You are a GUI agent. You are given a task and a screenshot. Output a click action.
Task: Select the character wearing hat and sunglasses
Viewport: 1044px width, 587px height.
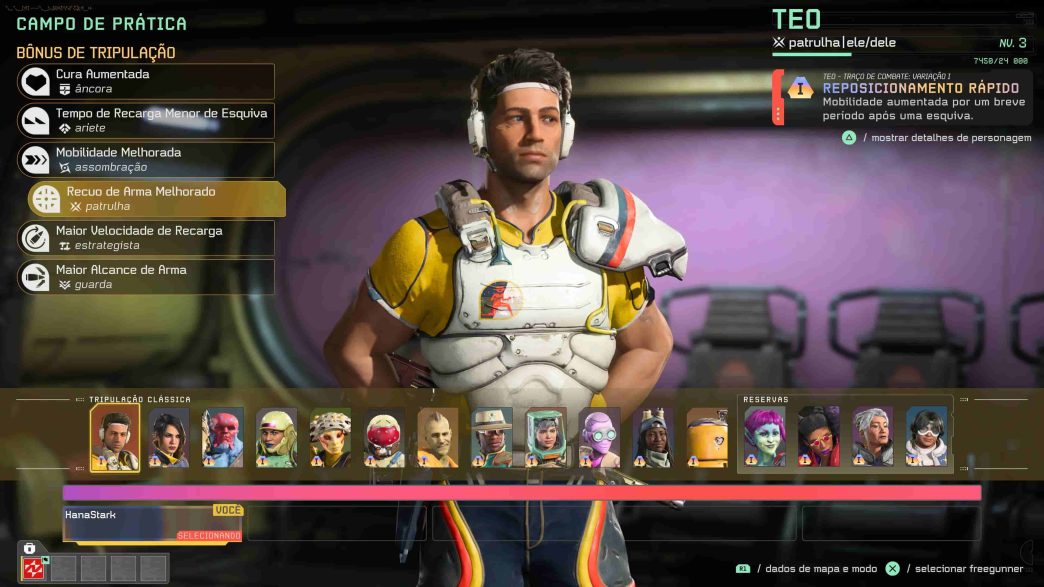pos(492,437)
